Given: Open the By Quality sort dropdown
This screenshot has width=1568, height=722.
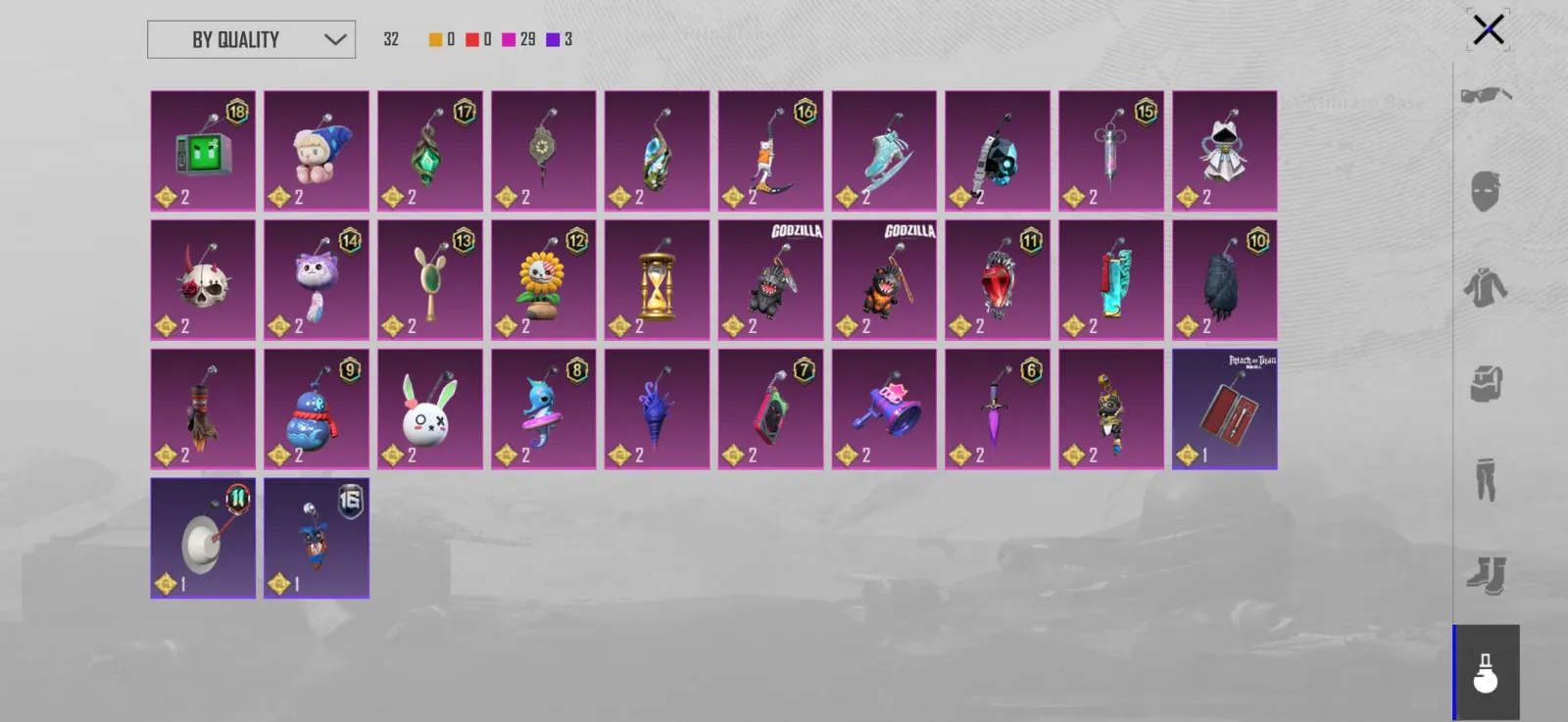Looking at the screenshot, I should [251, 40].
